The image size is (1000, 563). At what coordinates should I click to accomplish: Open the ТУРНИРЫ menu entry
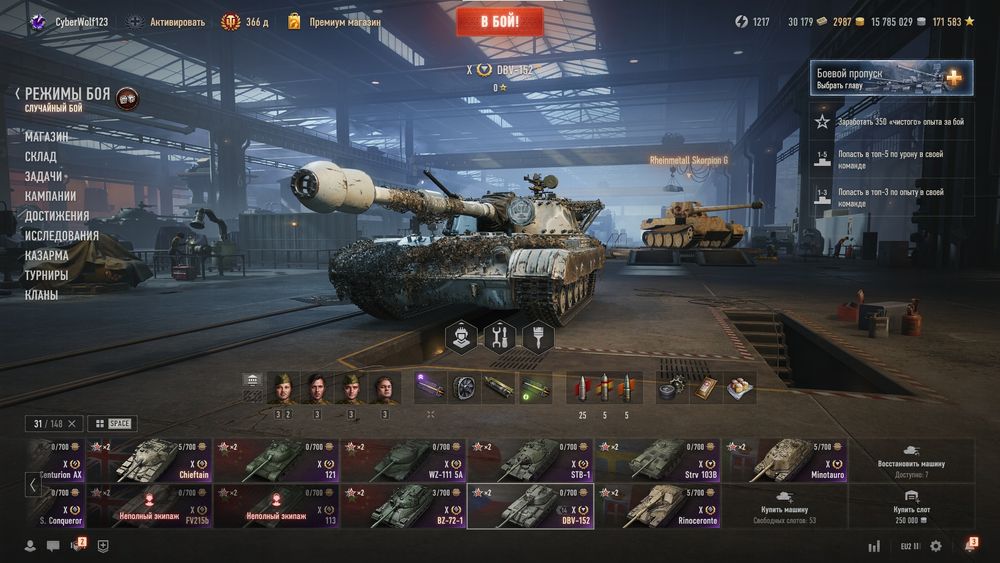pos(47,275)
